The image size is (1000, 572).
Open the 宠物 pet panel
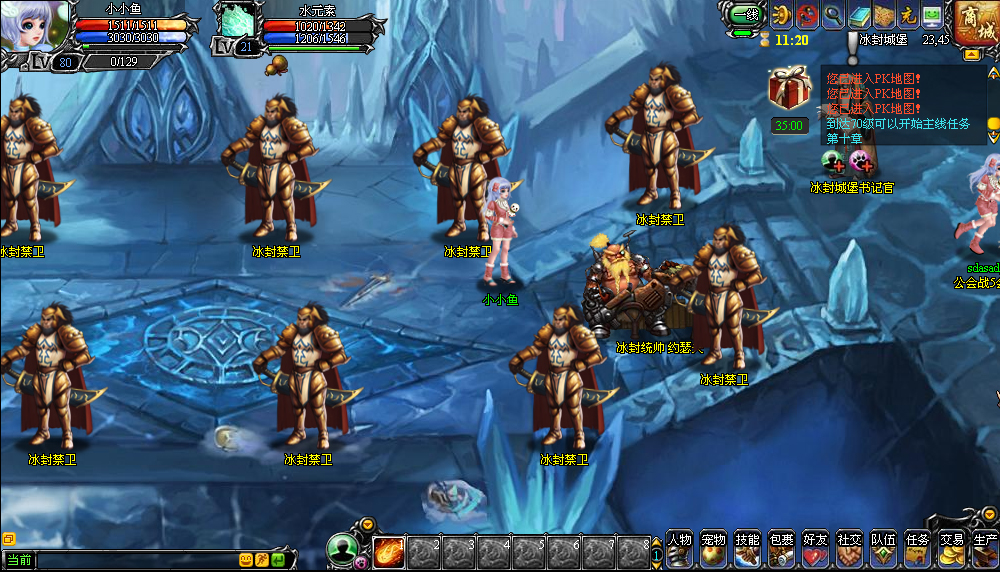click(x=713, y=548)
